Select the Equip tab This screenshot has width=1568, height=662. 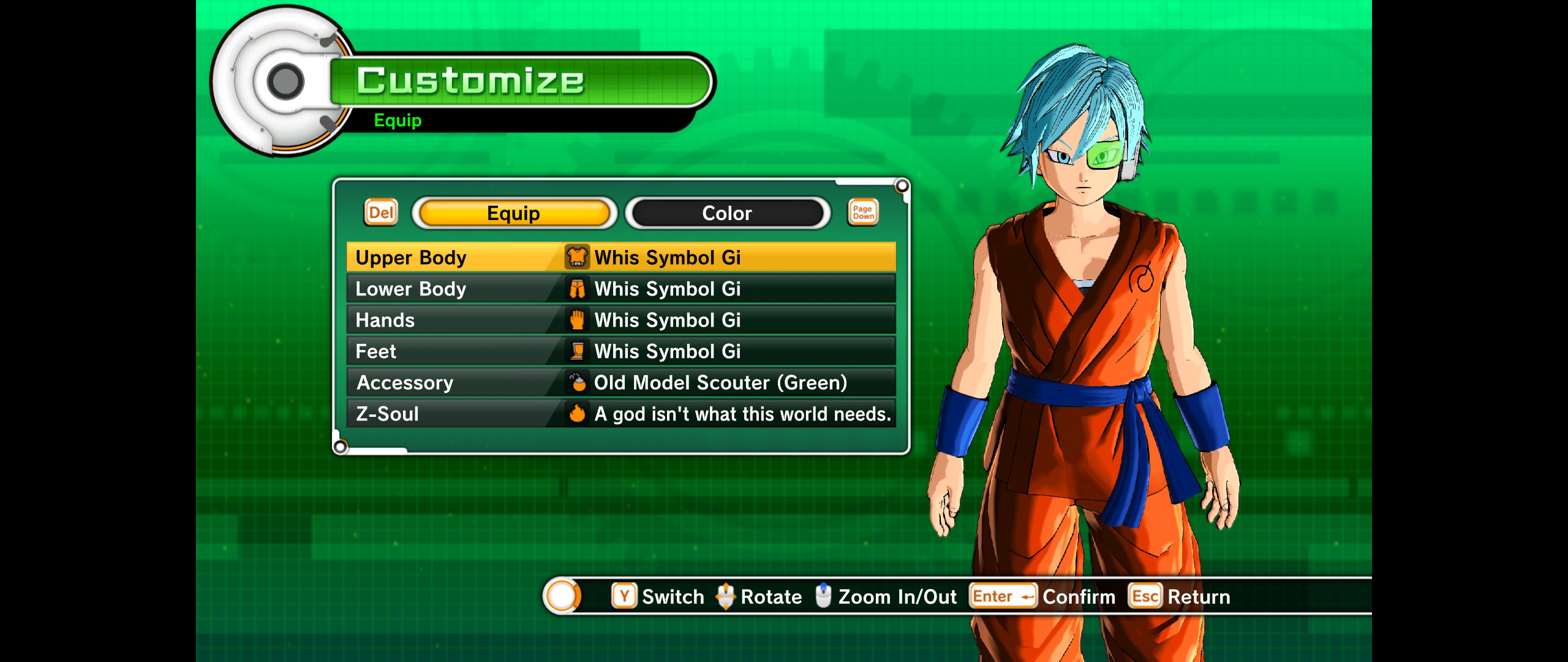pyautogui.click(x=514, y=213)
